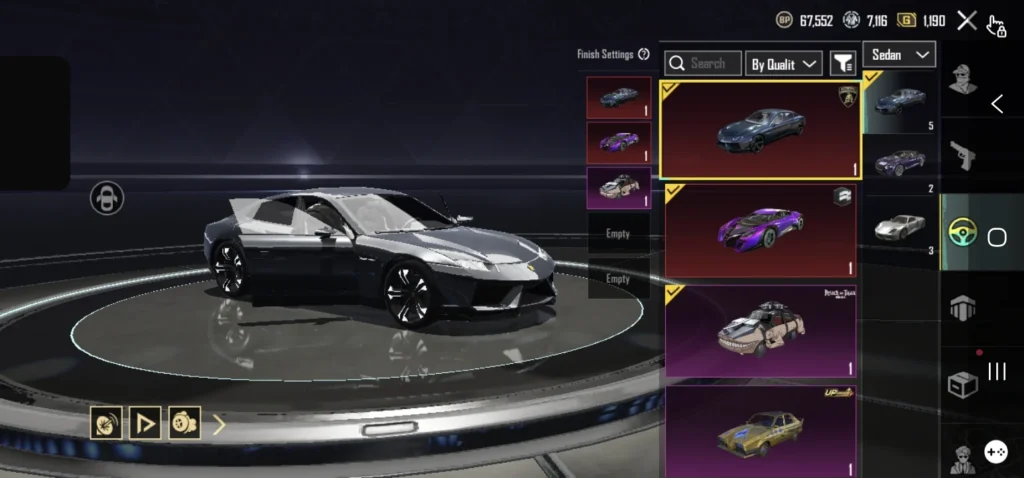The height and width of the screenshot is (478, 1024).
Task: Click the vehicle skin search box
Action: point(704,63)
